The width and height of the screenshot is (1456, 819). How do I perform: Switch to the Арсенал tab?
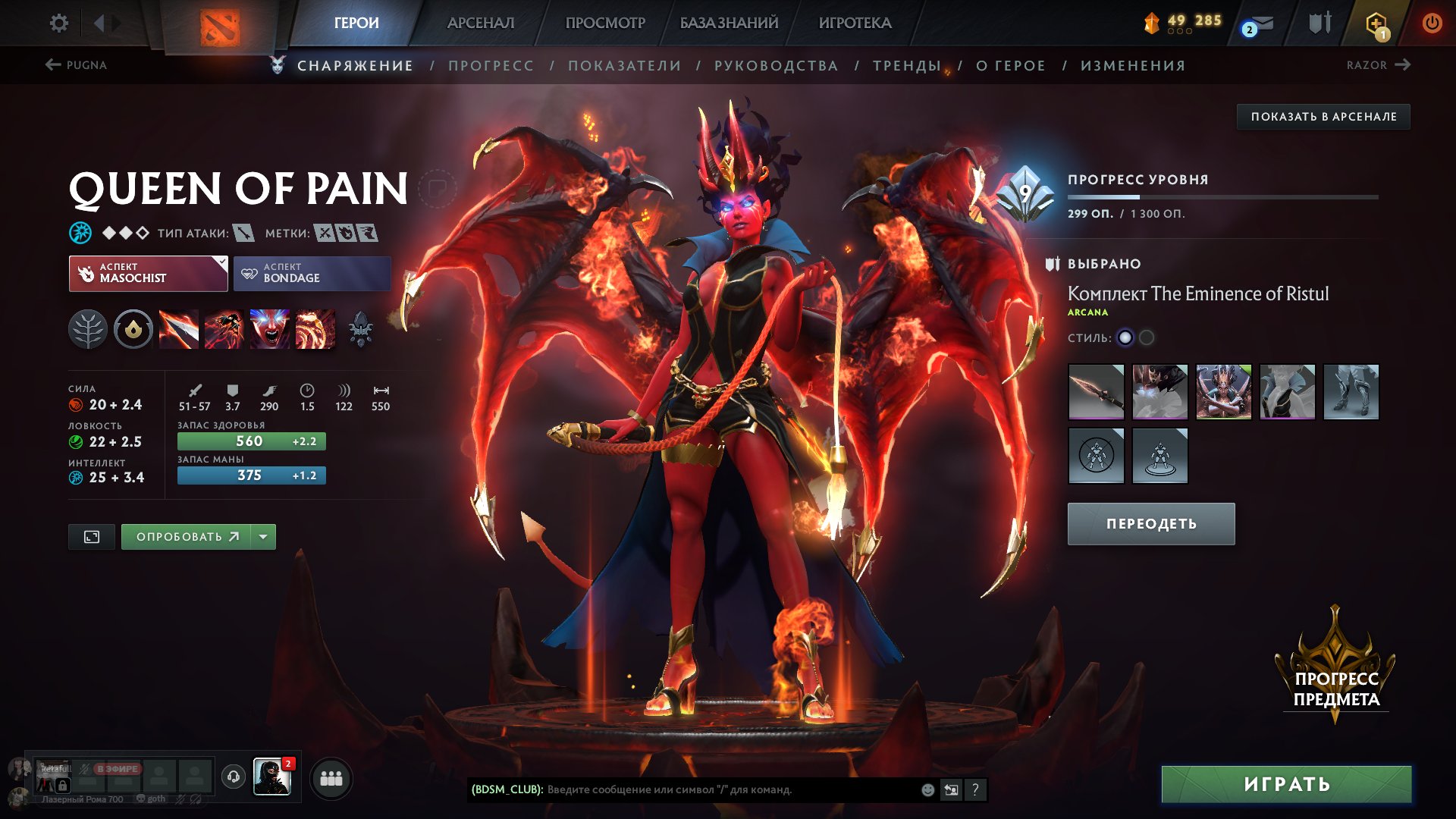[x=480, y=23]
